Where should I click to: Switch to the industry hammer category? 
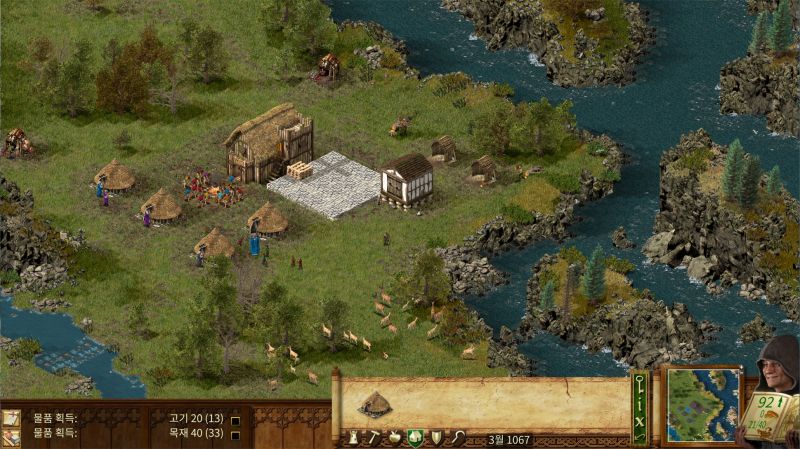point(373,437)
